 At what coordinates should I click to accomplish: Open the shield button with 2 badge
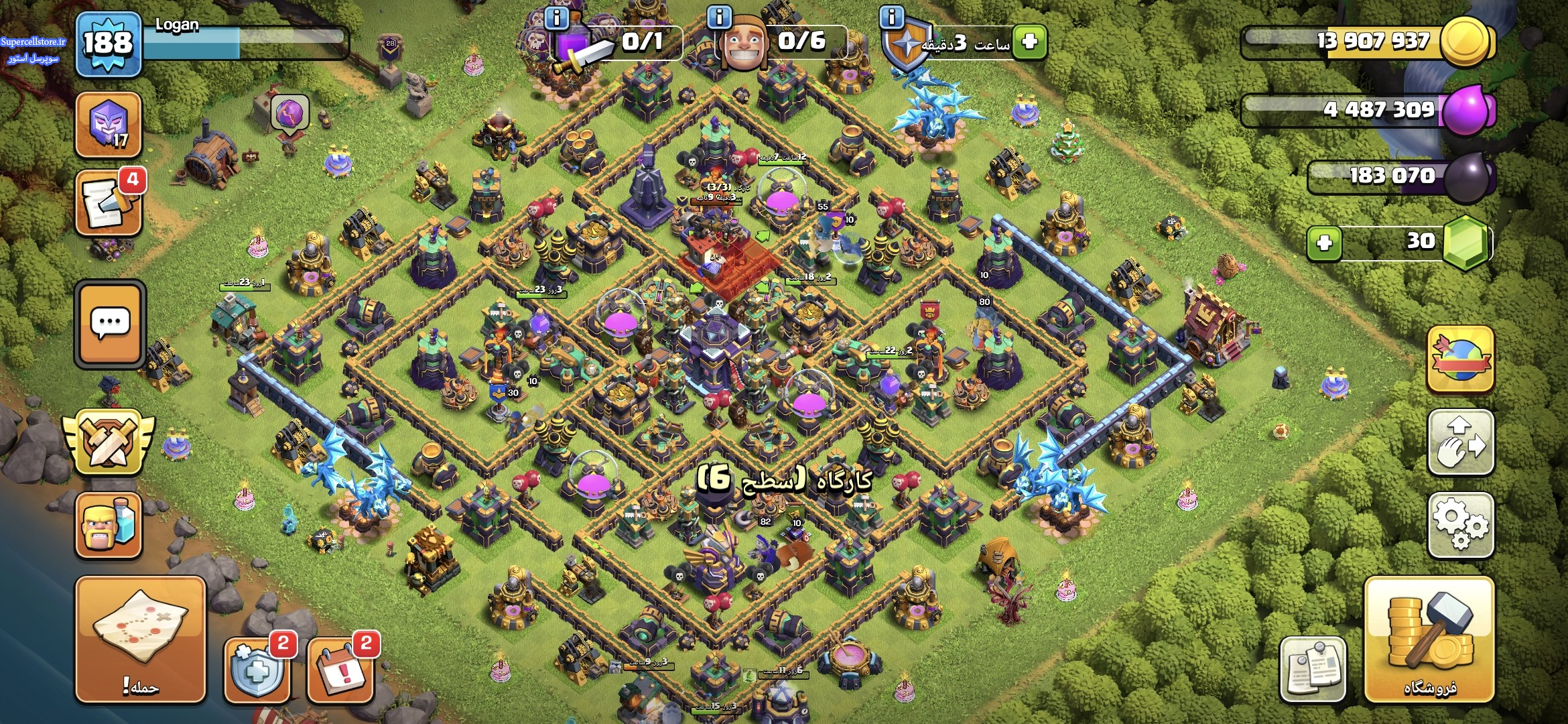[257, 669]
